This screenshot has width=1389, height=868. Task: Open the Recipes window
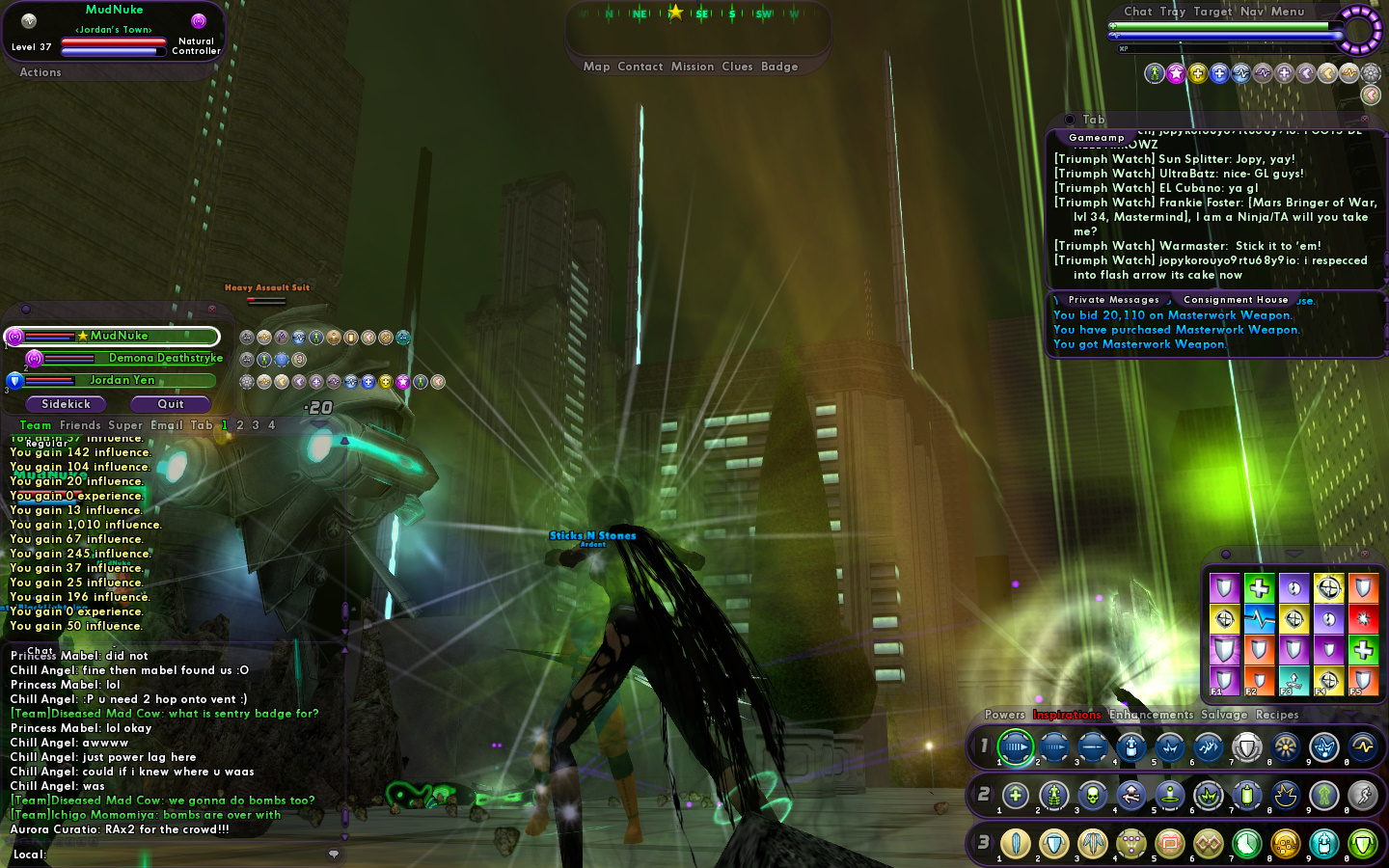1277,715
